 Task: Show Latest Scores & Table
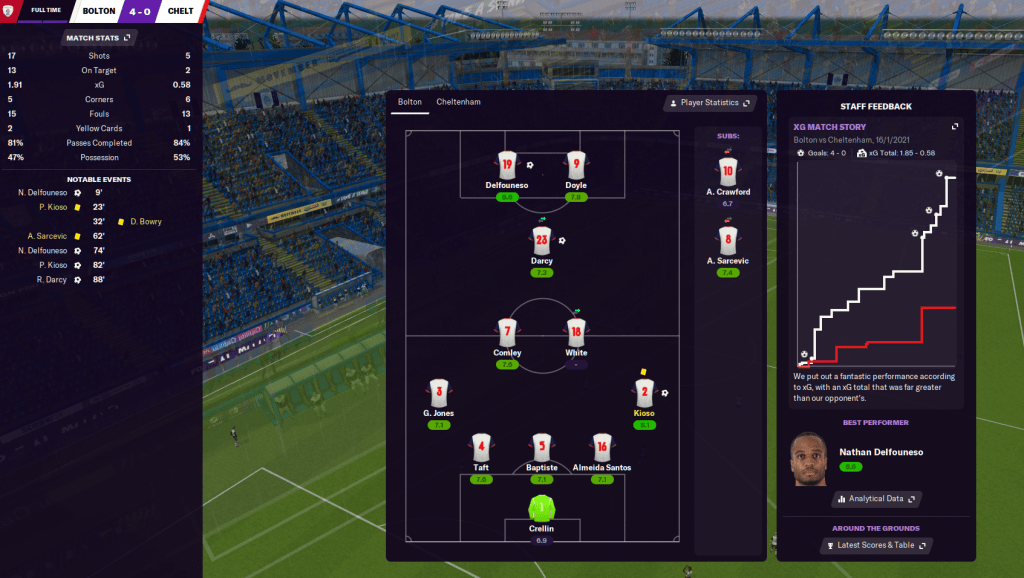[876, 545]
